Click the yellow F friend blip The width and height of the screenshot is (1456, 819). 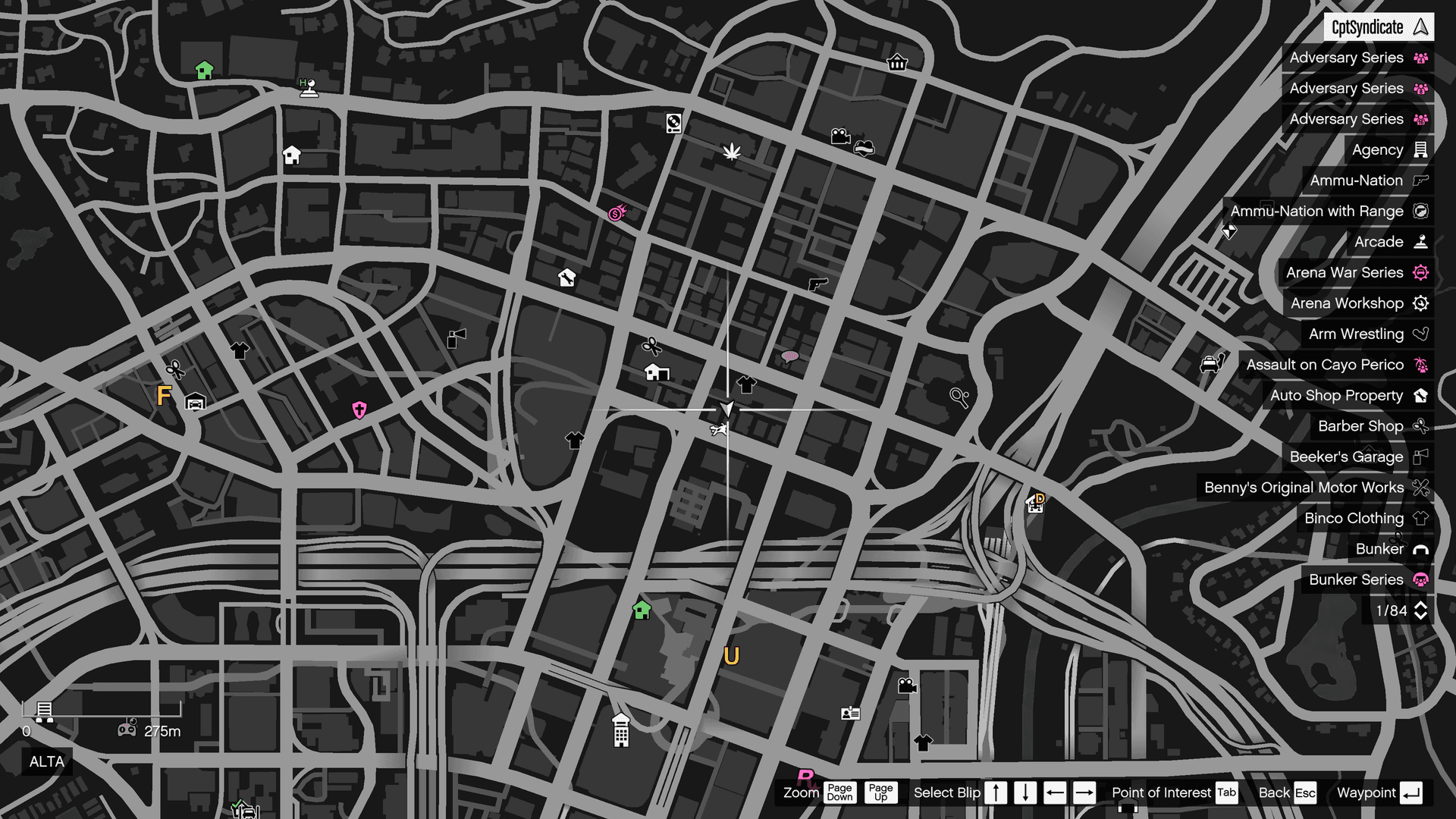point(164,395)
